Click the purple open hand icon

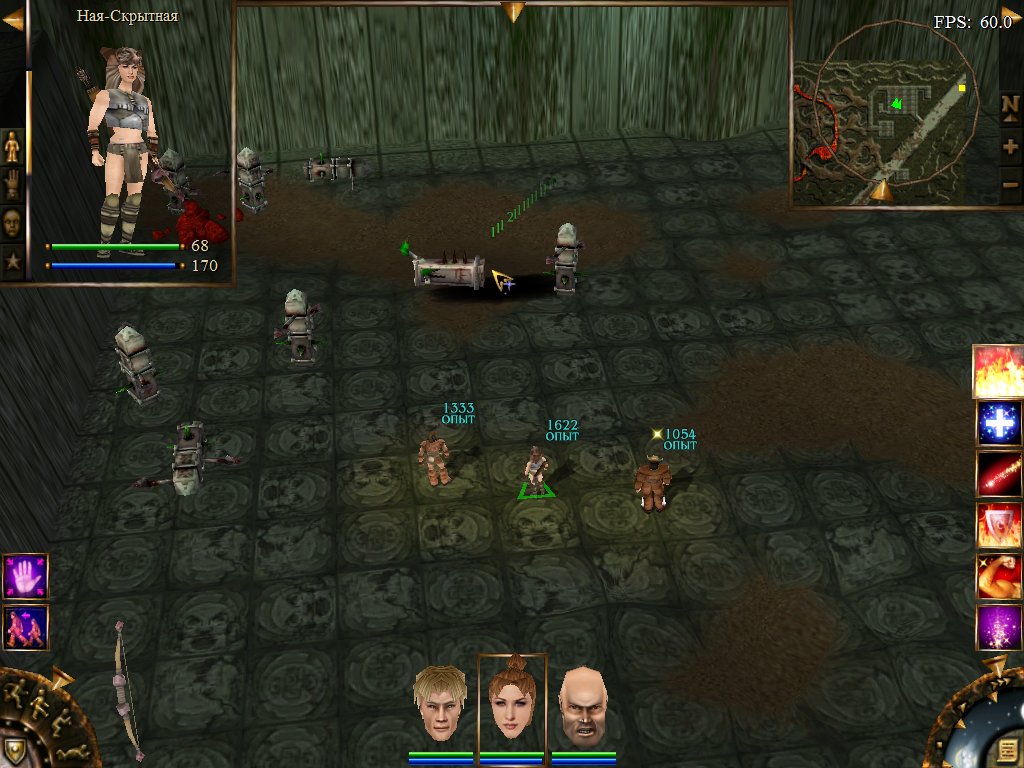(25, 577)
